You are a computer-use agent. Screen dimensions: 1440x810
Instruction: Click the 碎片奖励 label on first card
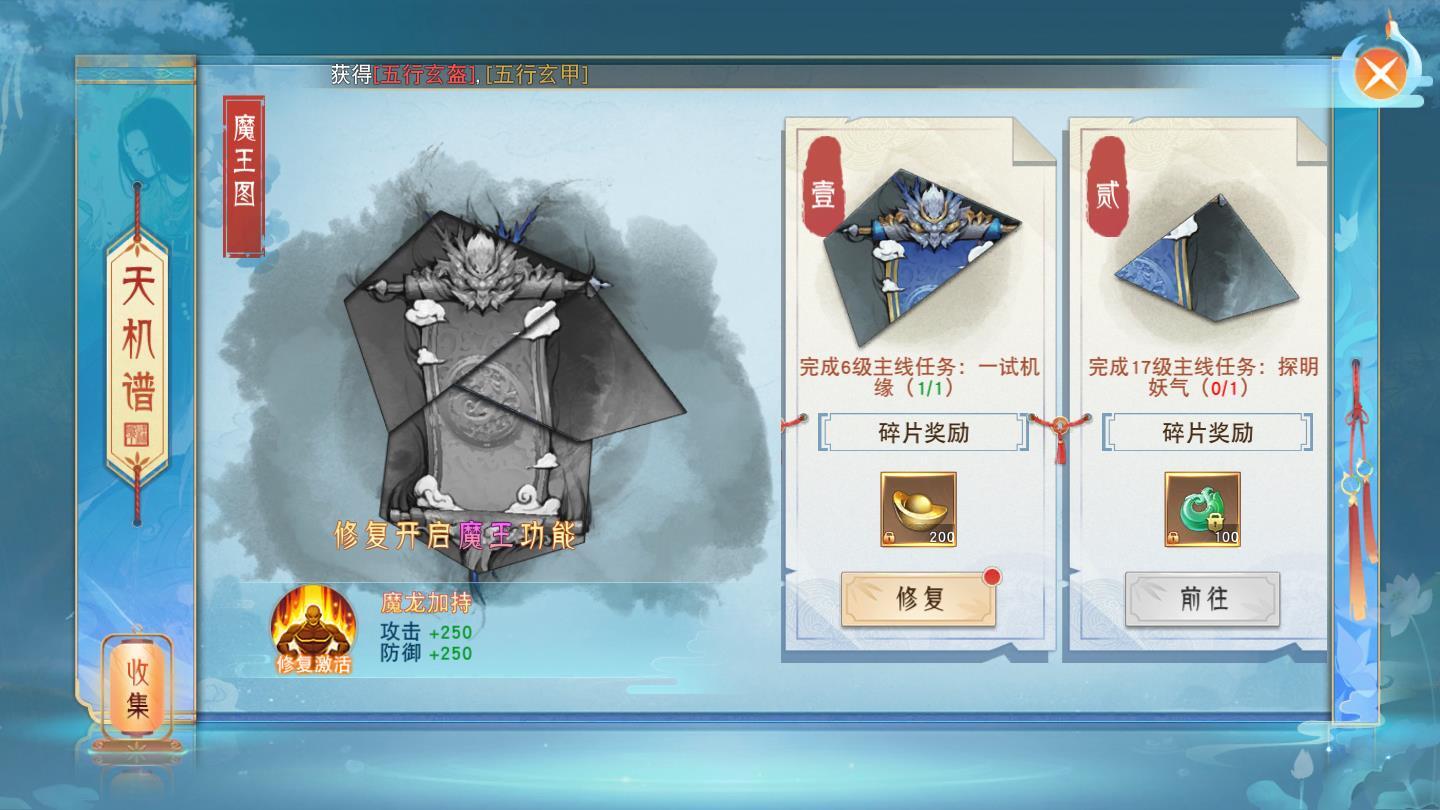point(921,434)
